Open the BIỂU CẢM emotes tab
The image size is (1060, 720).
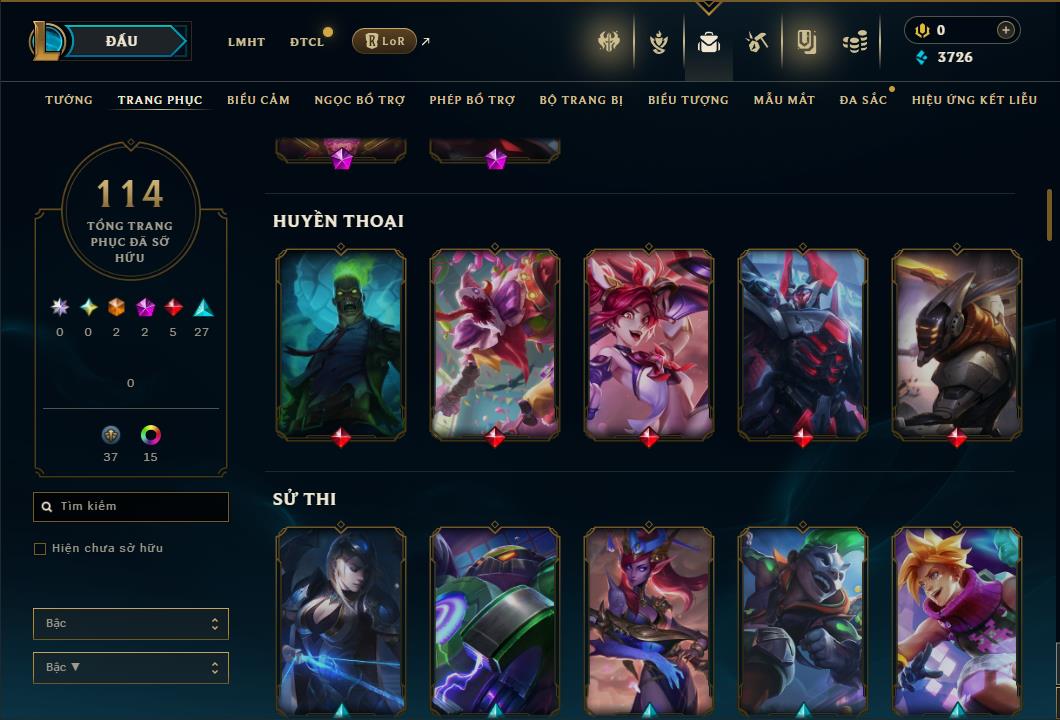(258, 100)
